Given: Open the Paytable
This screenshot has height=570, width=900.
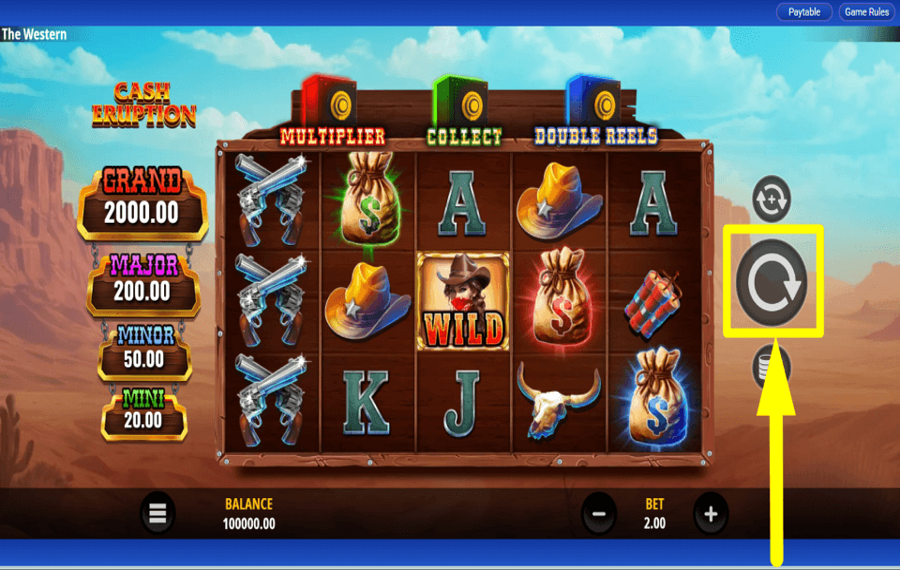Looking at the screenshot, I should (x=804, y=12).
